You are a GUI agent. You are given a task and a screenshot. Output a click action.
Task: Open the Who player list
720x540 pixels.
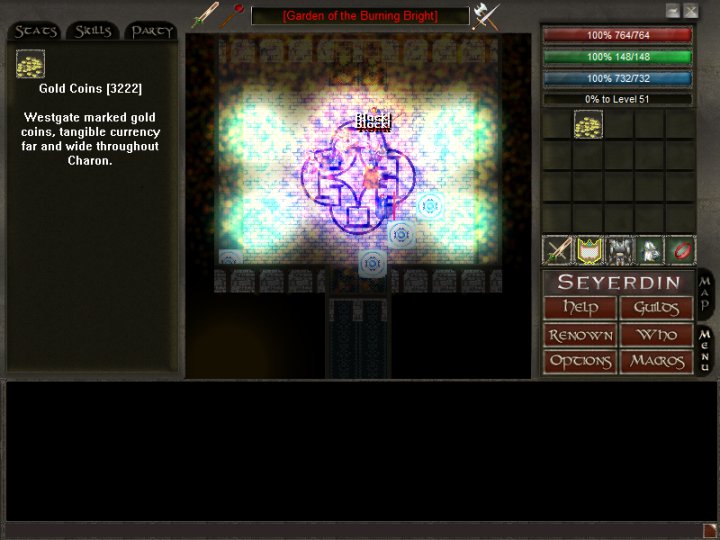[656, 335]
